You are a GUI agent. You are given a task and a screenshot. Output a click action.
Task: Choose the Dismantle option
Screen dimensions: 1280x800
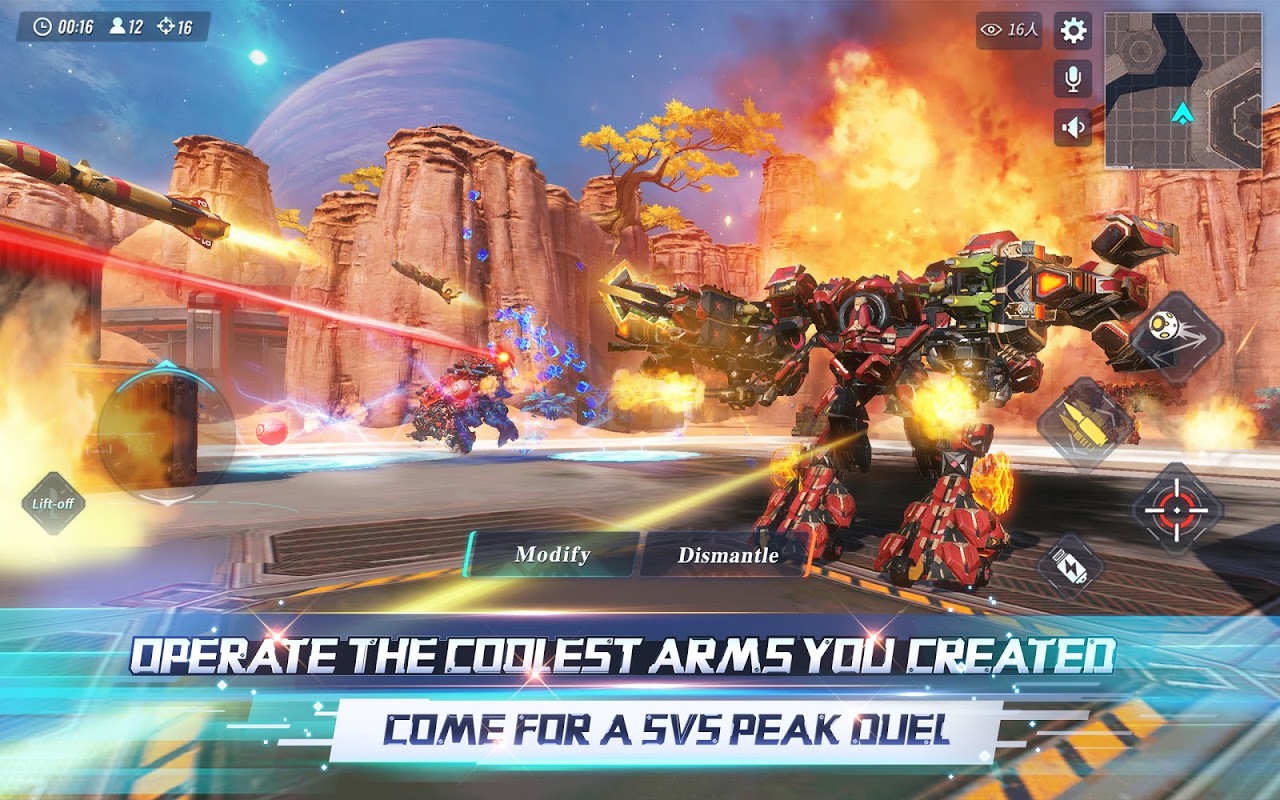coord(727,555)
